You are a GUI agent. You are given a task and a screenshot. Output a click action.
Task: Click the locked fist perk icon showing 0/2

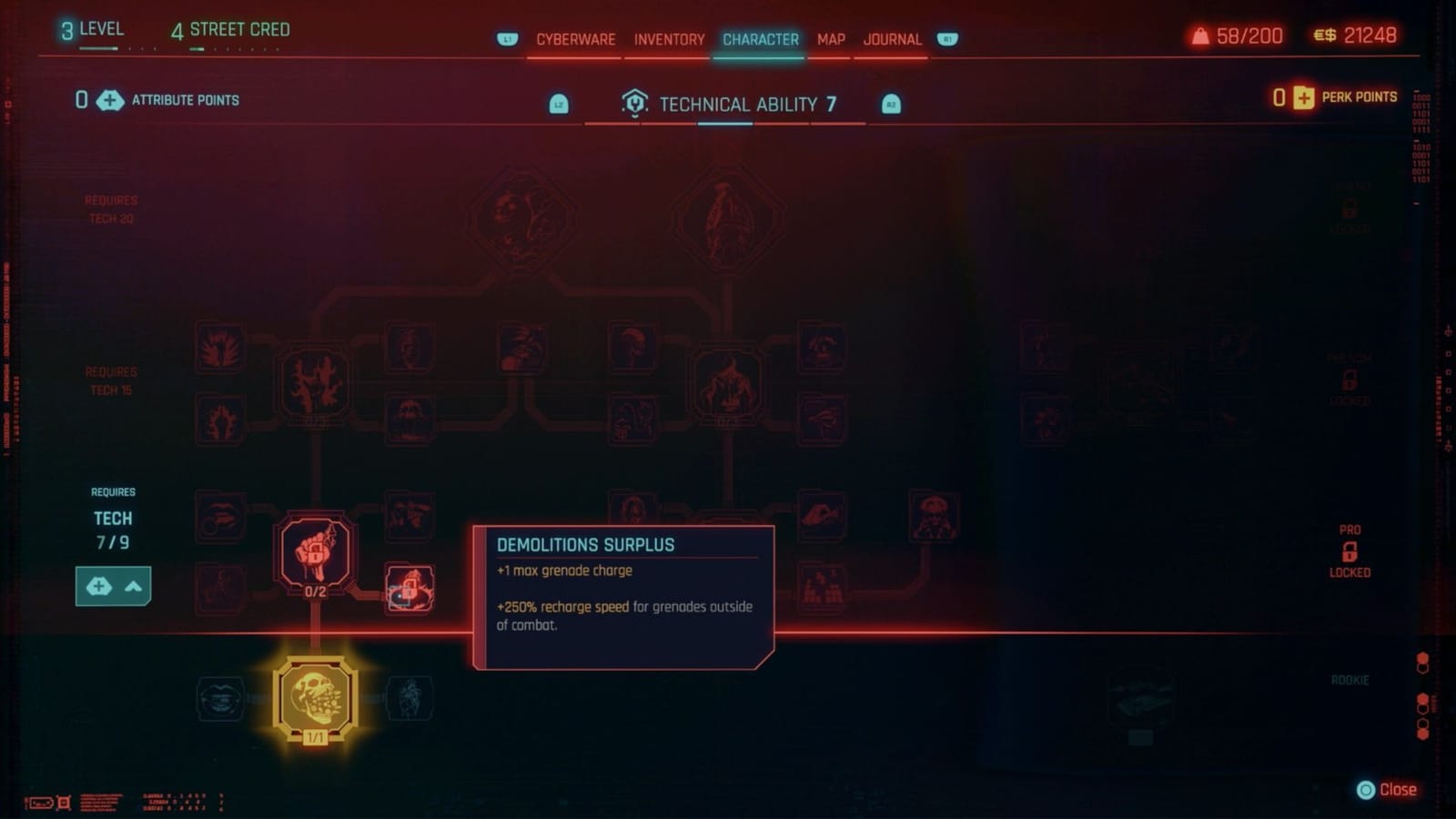pyautogui.click(x=313, y=552)
